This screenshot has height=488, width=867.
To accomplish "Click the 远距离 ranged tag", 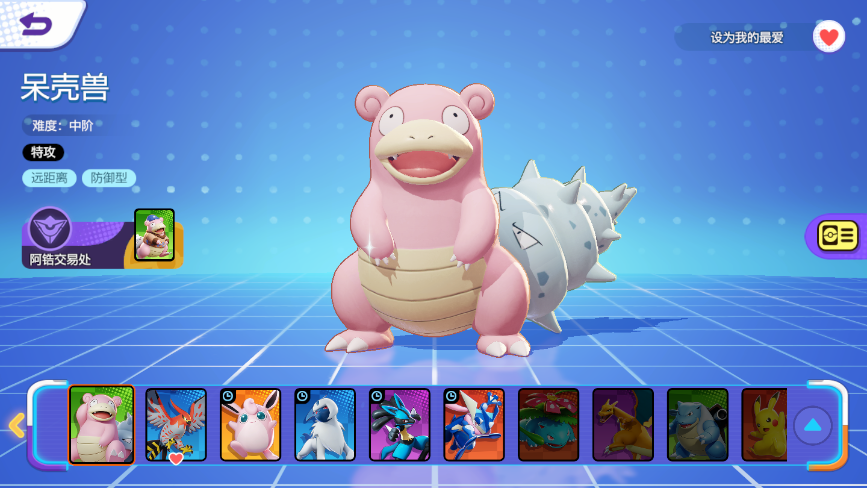I will pos(49,178).
